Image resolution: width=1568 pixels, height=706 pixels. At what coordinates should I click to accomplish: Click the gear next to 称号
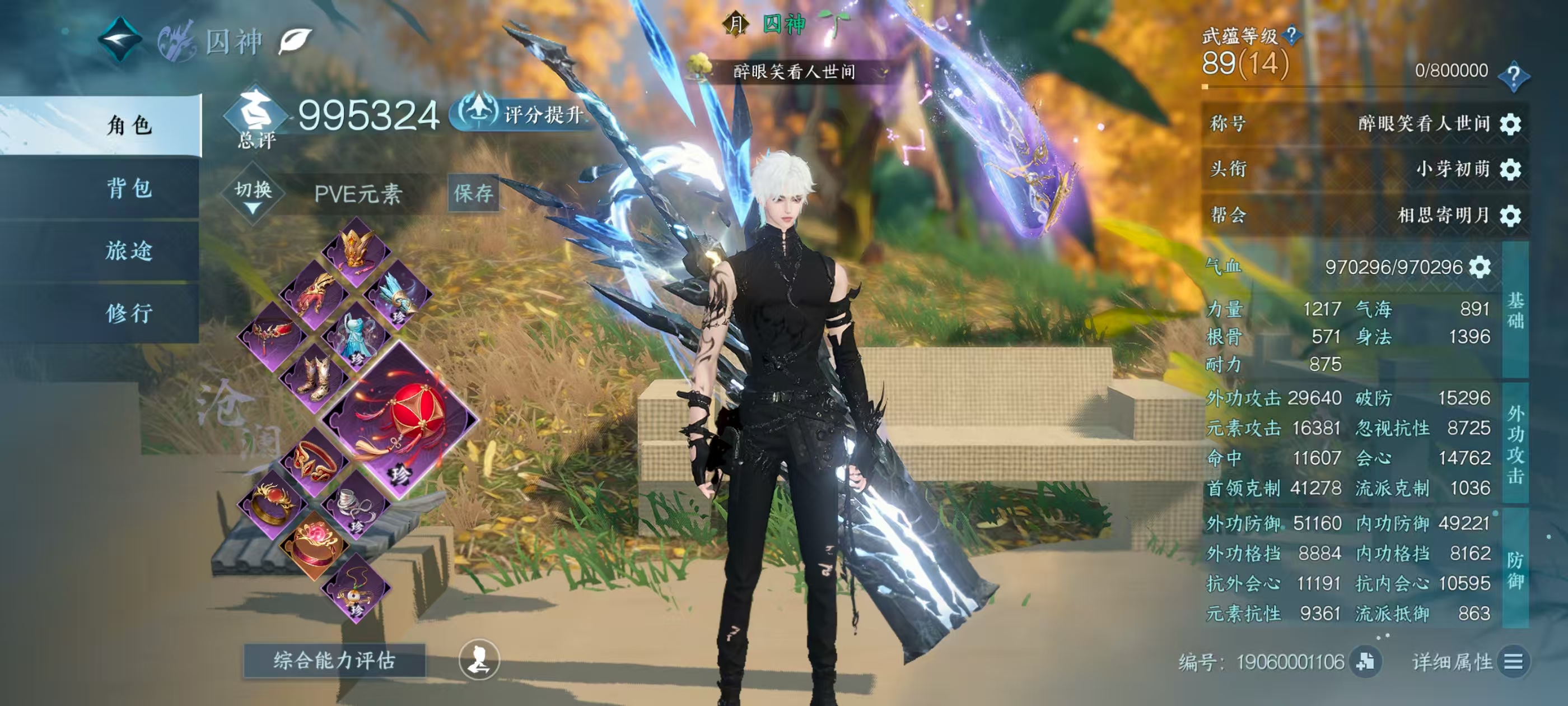point(1510,124)
